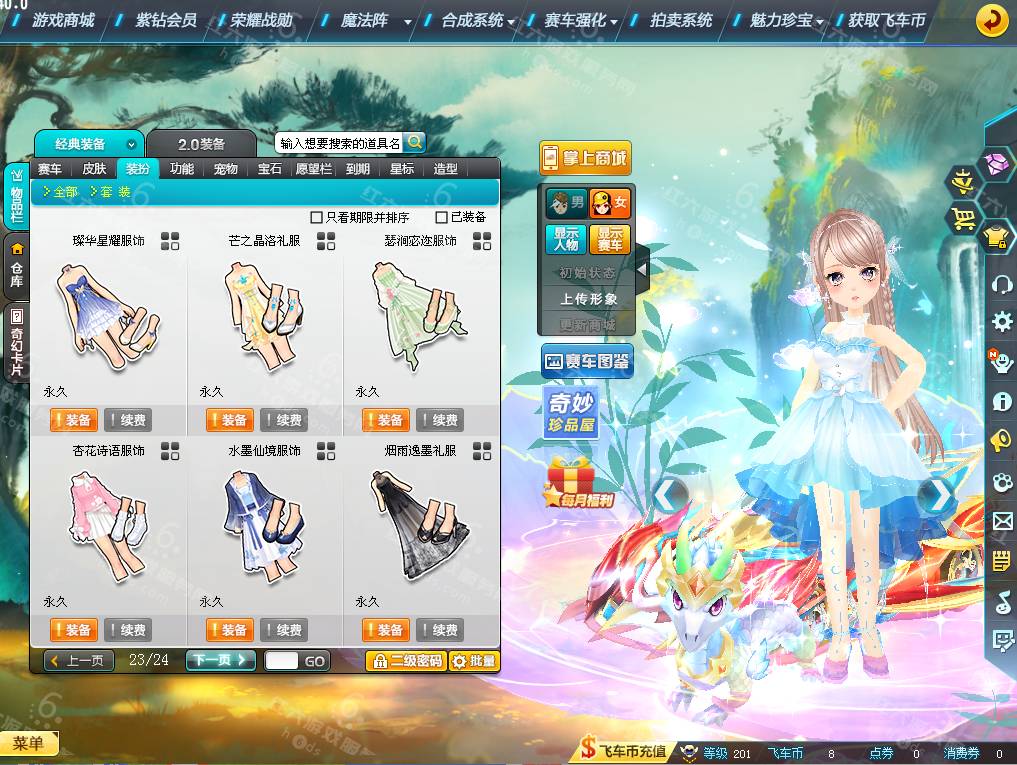Go to the previous page with 上一页
The image size is (1017, 765).
[x=79, y=660]
